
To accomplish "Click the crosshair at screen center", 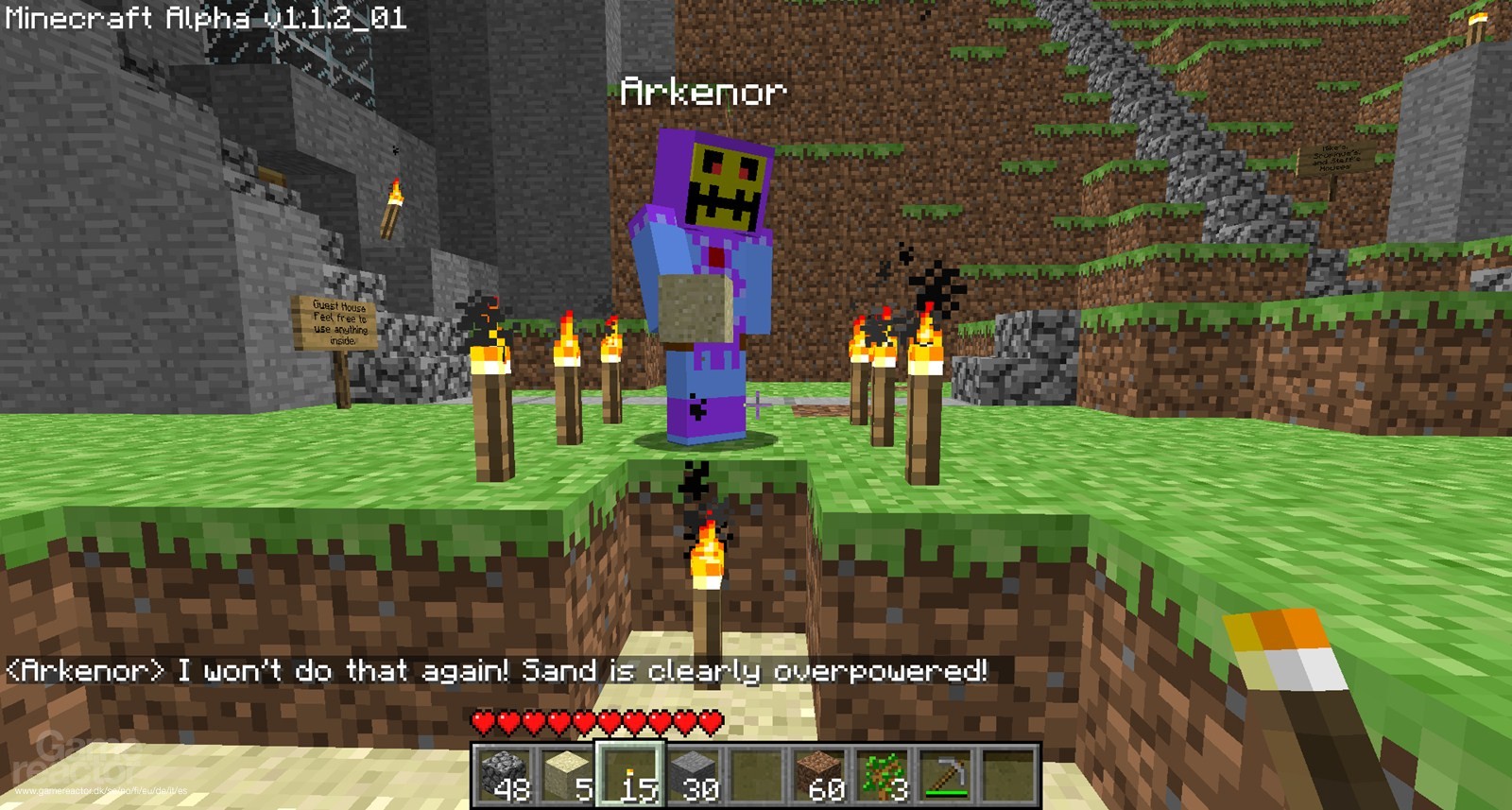I will coord(756,405).
